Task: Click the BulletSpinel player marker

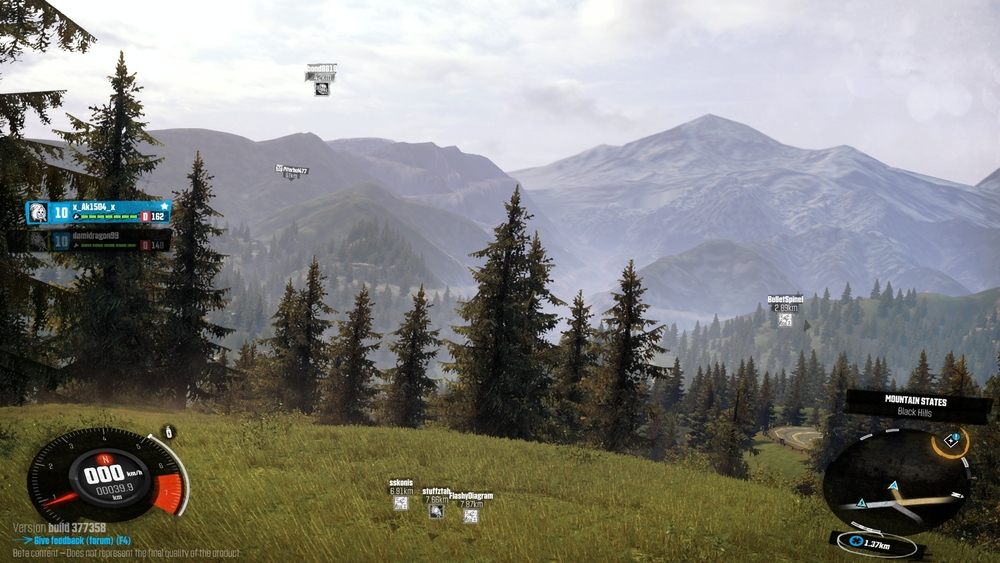Action: [x=785, y=320]
